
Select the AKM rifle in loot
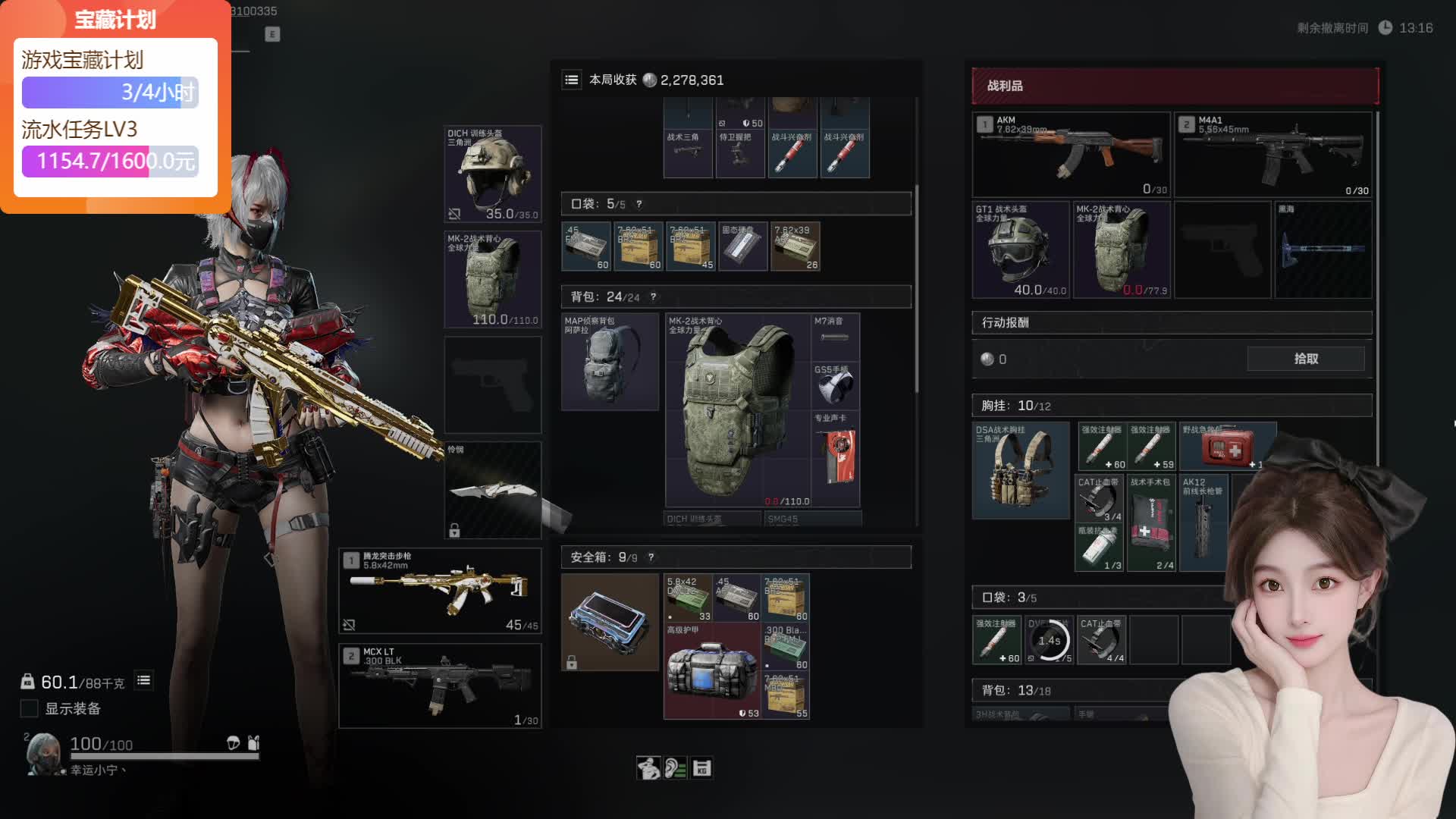tap(1071, 155)
